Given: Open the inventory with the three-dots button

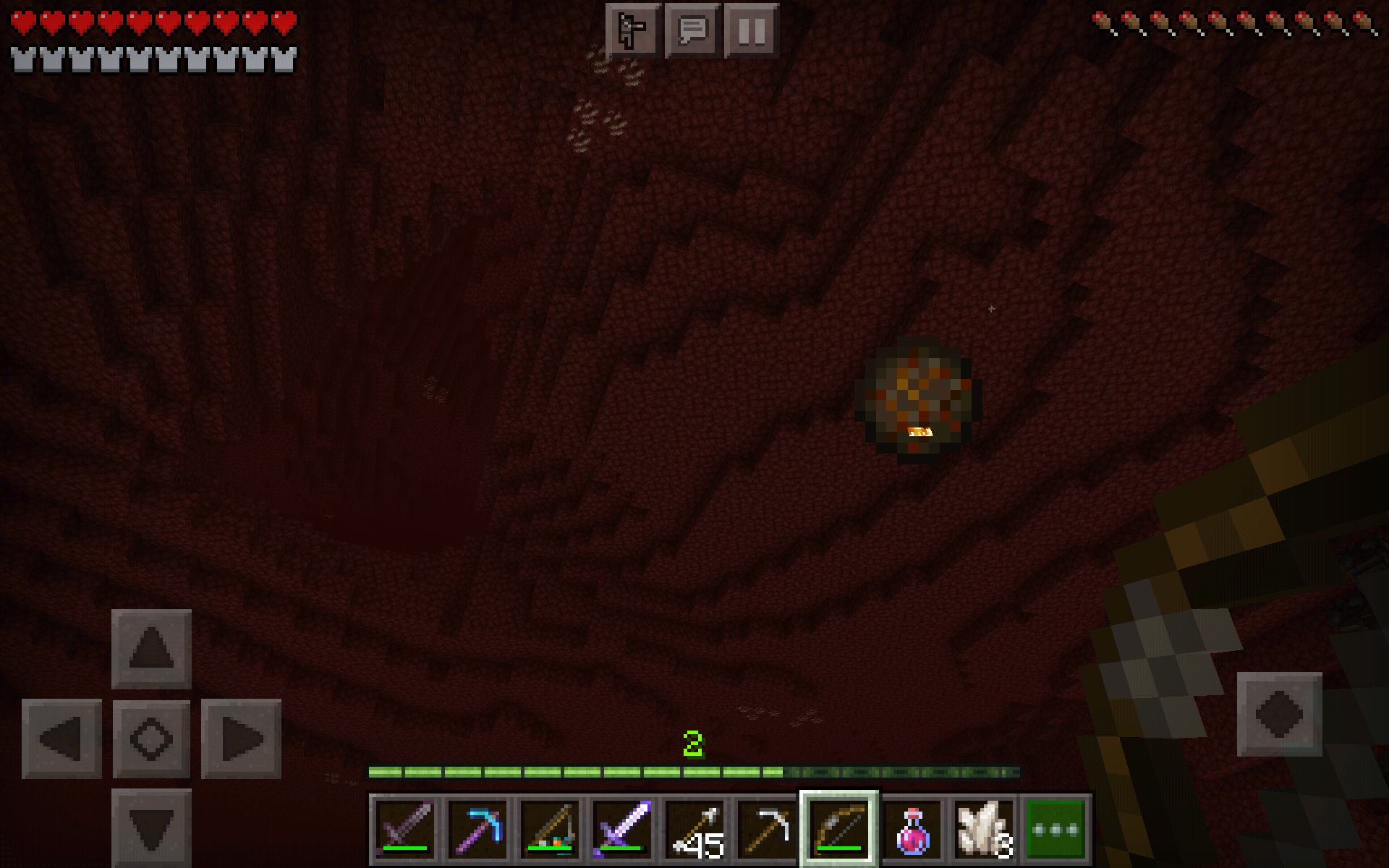Looking at the screenshot, I should coord(1057,829).
